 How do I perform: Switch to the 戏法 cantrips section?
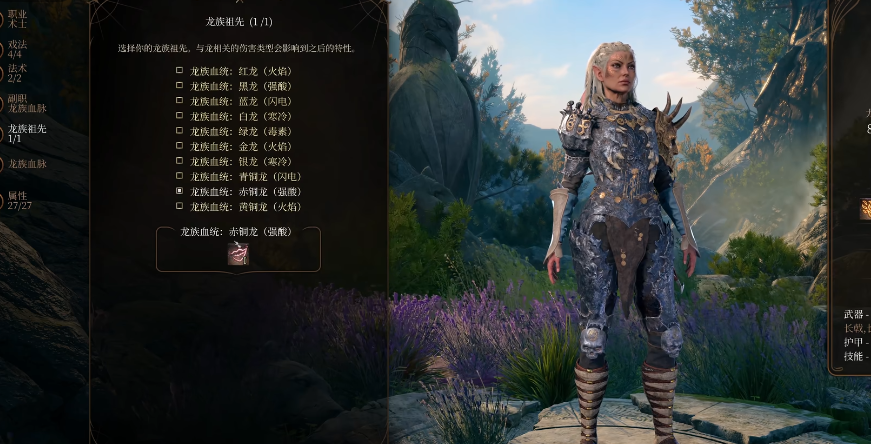pyautogui.click(x=18, y=49)
